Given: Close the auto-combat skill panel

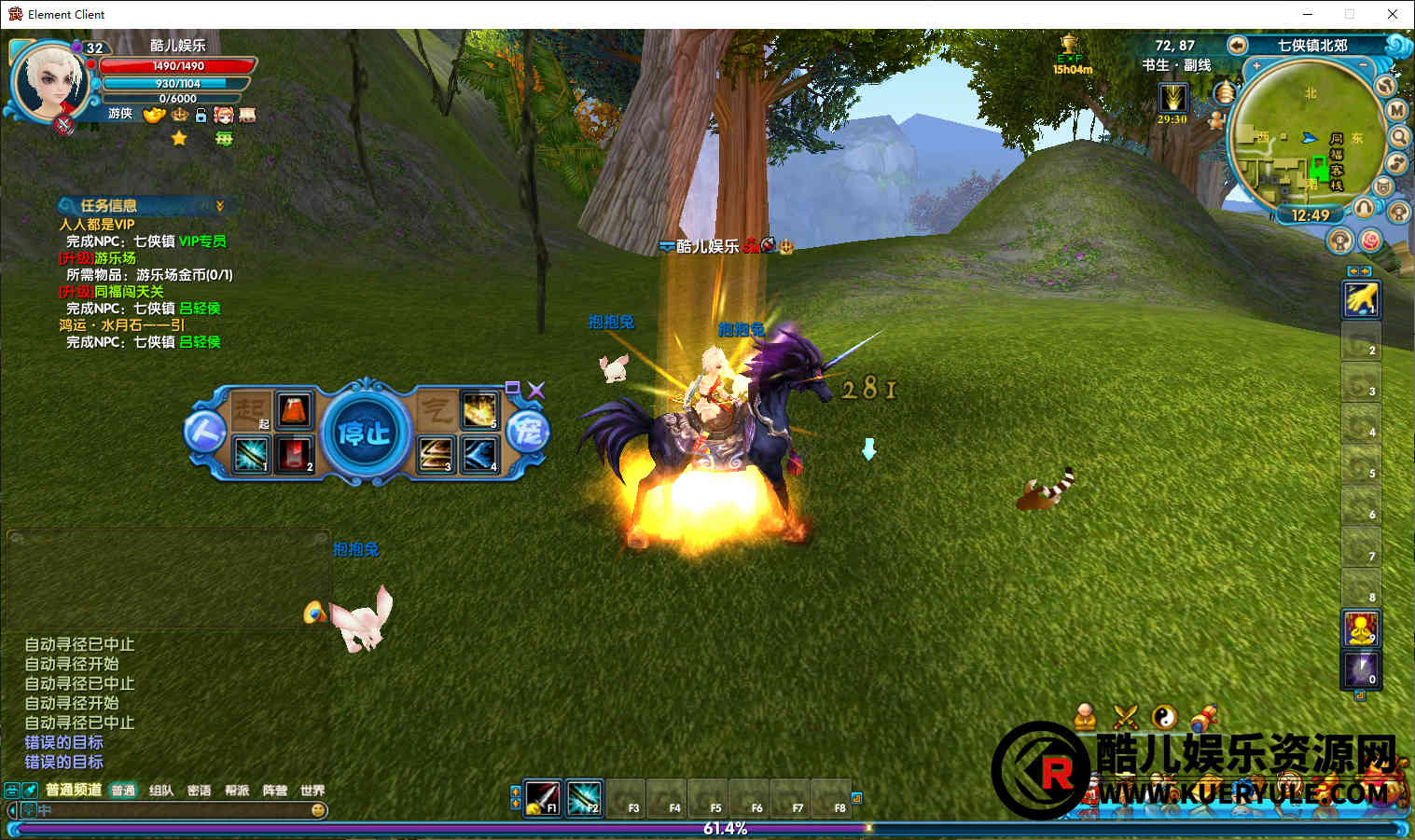Looking at the screenshot, I should (535, 390).
